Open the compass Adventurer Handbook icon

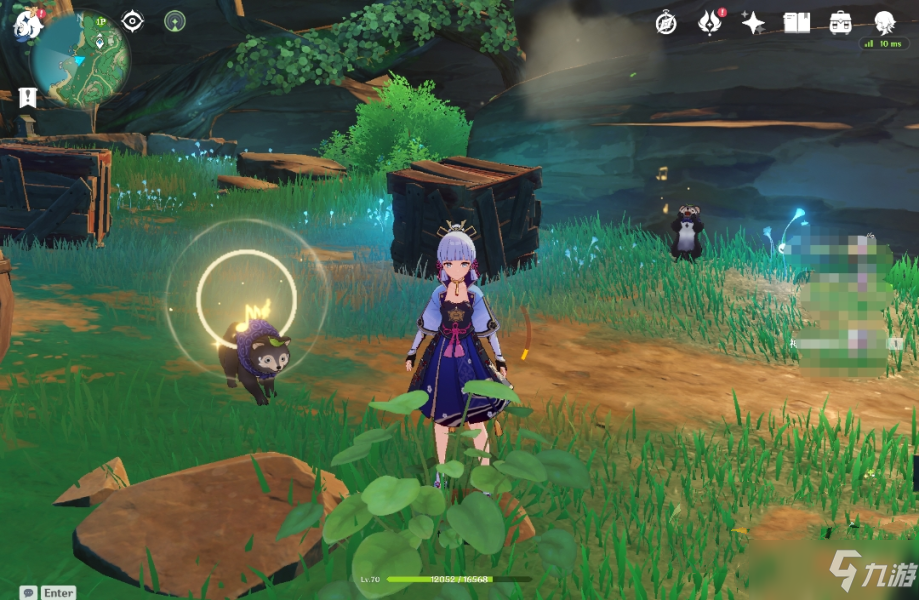click(x=667, y=22)
